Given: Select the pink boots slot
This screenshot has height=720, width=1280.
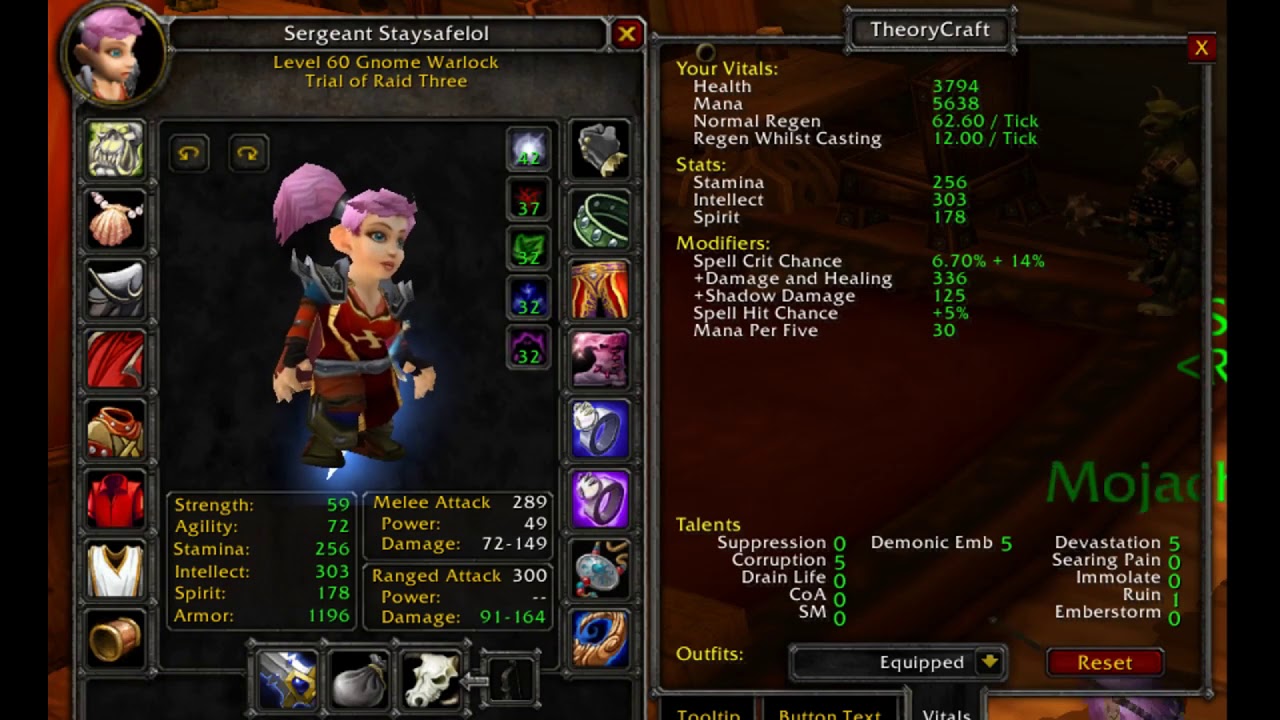Looking at the screenshot, I should click(x=600, y=360).
